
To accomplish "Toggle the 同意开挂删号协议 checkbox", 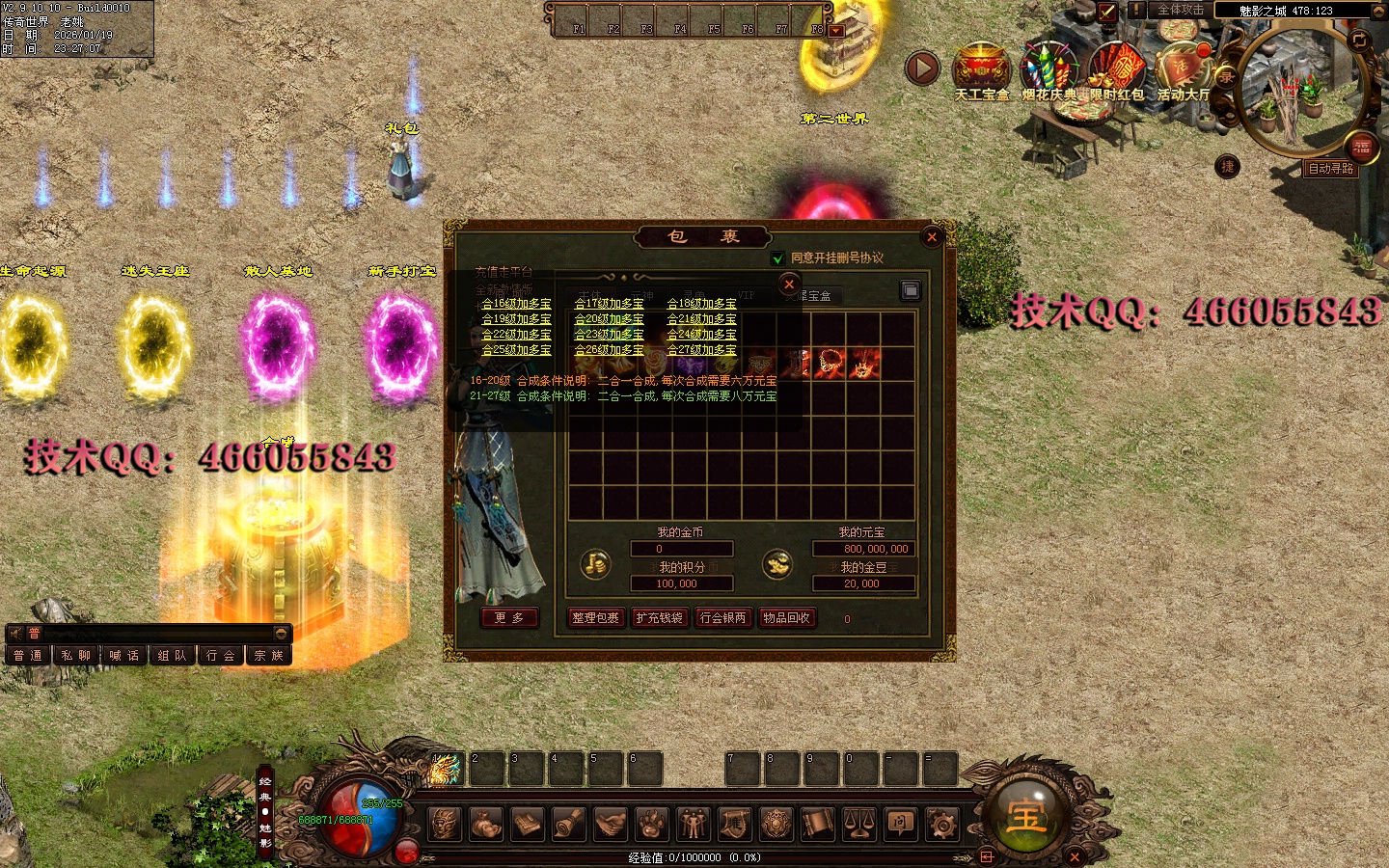I will tap(777, 258).
